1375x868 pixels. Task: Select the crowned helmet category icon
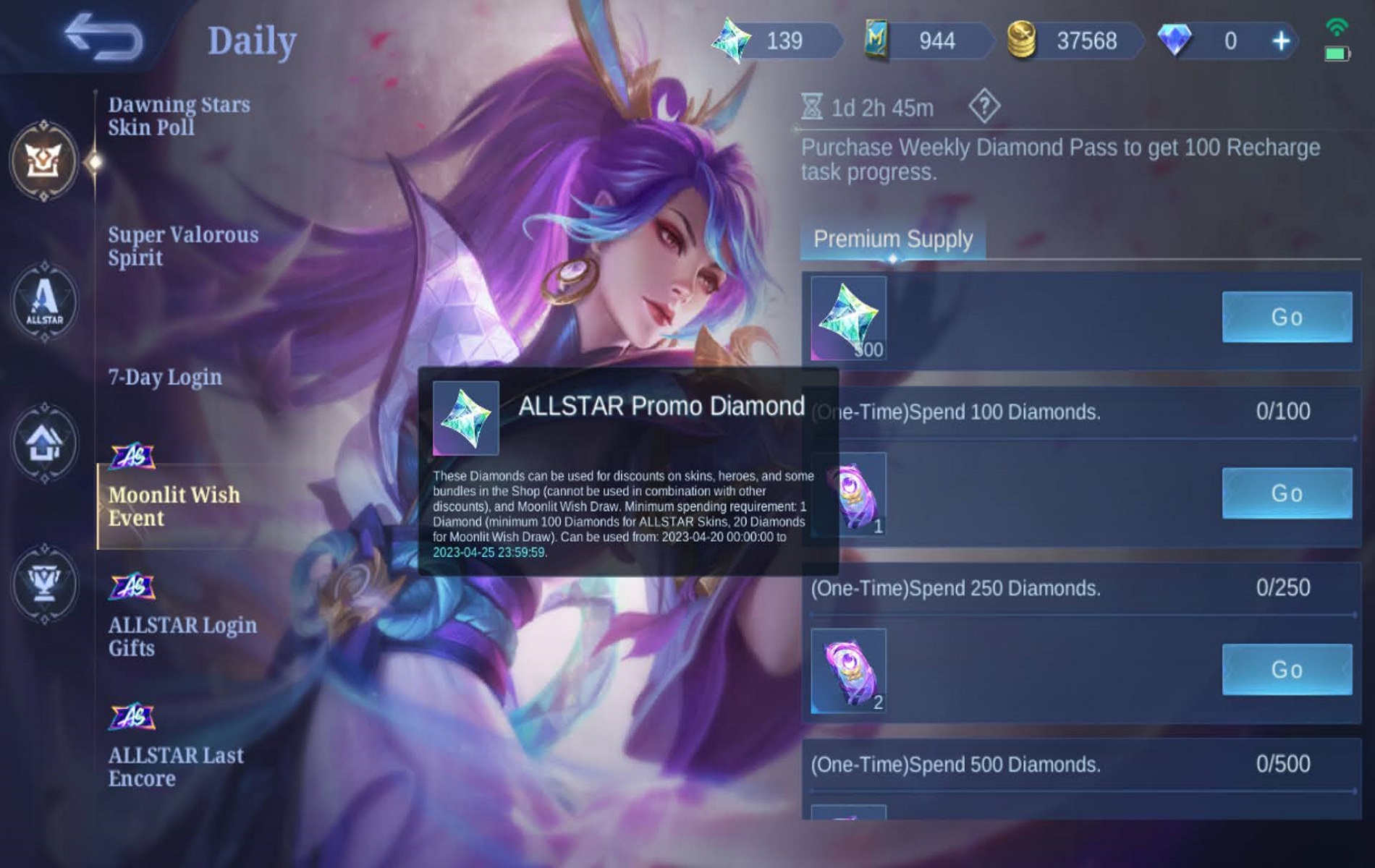pos(44,160)
